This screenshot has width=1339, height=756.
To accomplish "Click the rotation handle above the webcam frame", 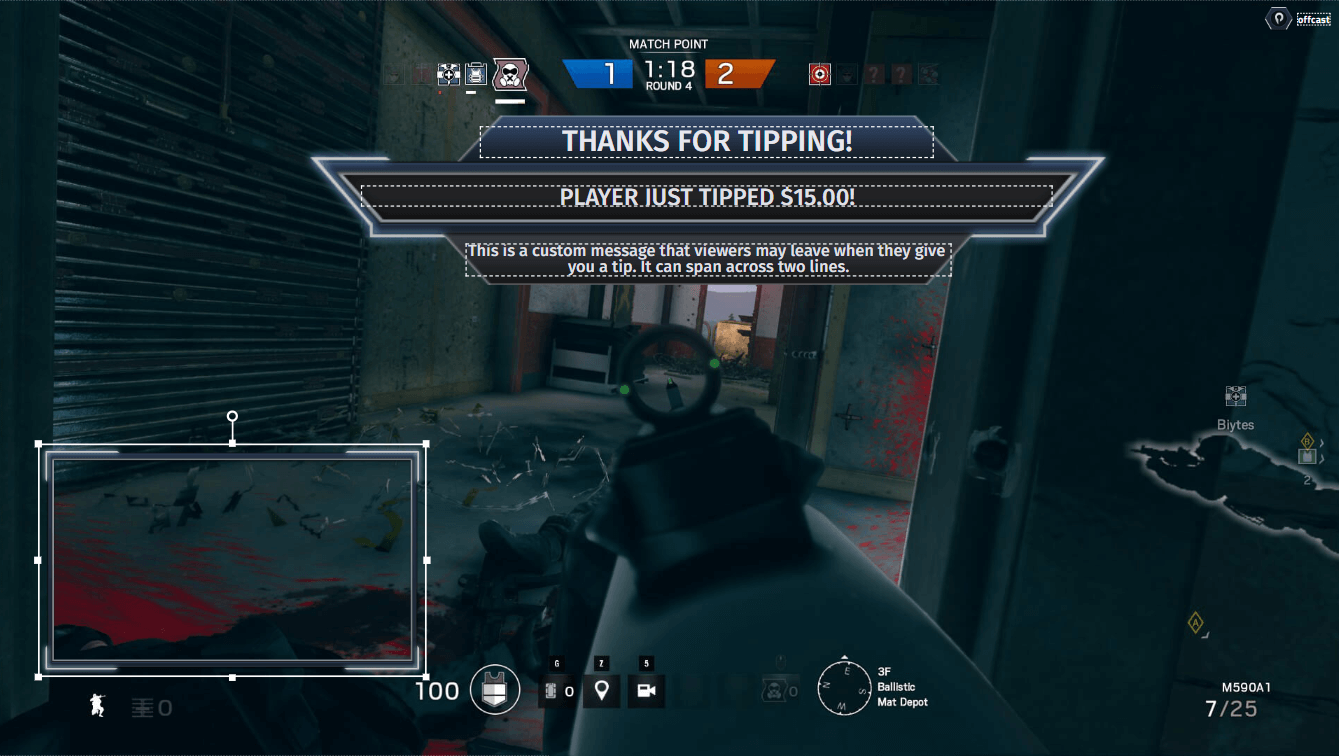I will (232, 416).
